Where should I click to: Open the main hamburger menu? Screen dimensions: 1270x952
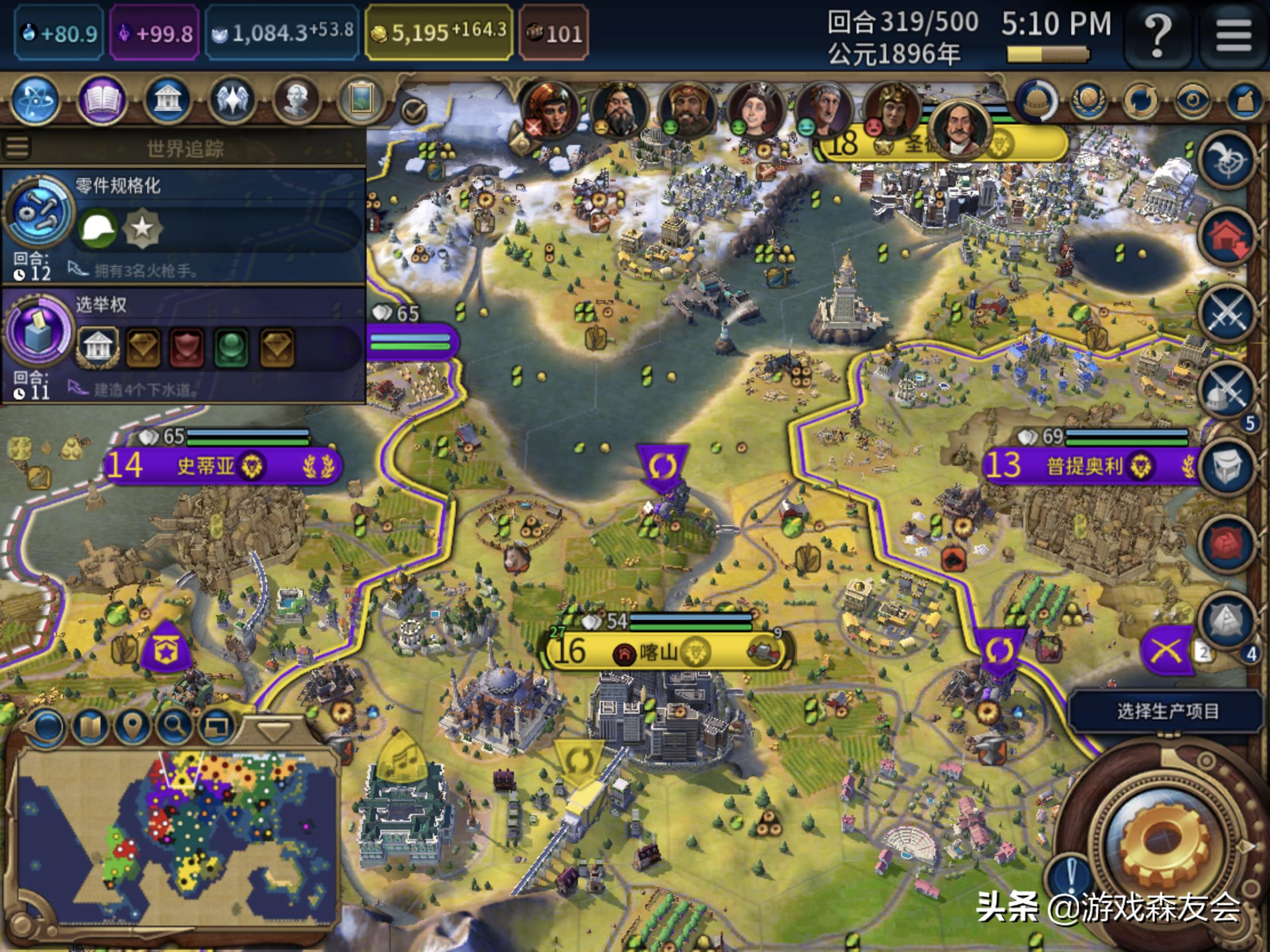[x=1234, y=35]
